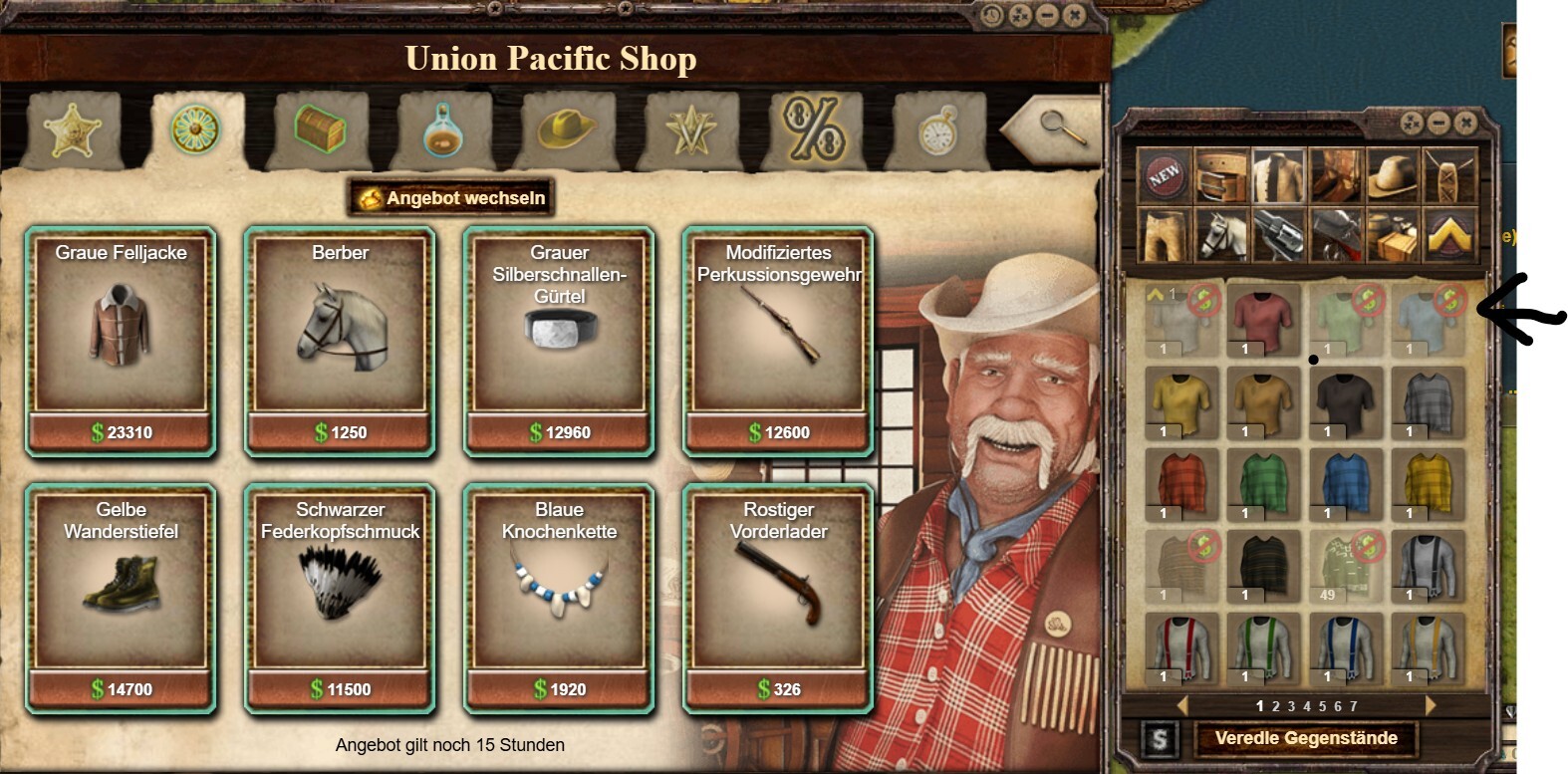1568x774 pixels.
Task: Select the Schwarzer Federkopfschmuck item
Action: (340, 597)
